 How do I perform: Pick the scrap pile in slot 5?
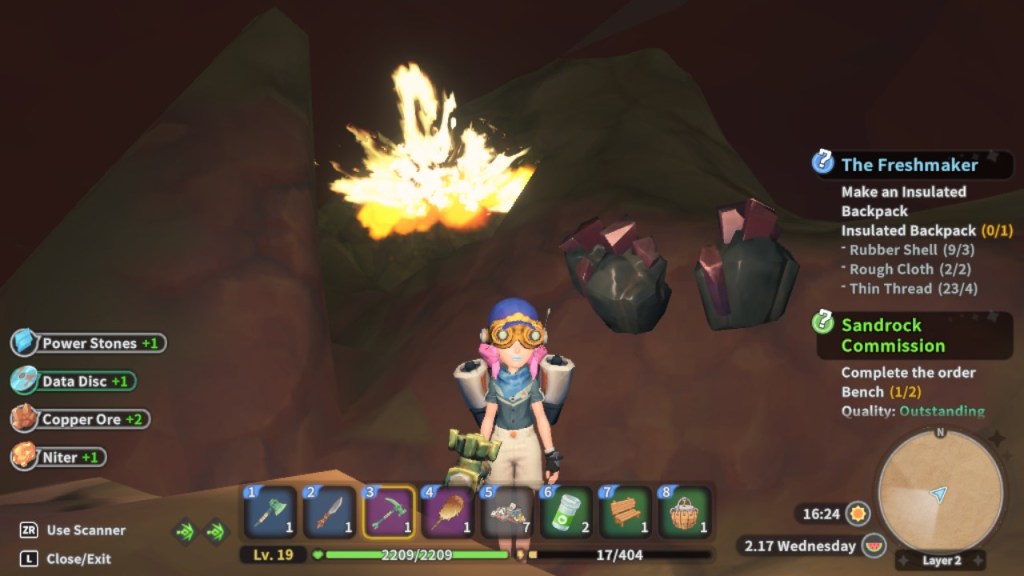(507, 512)
